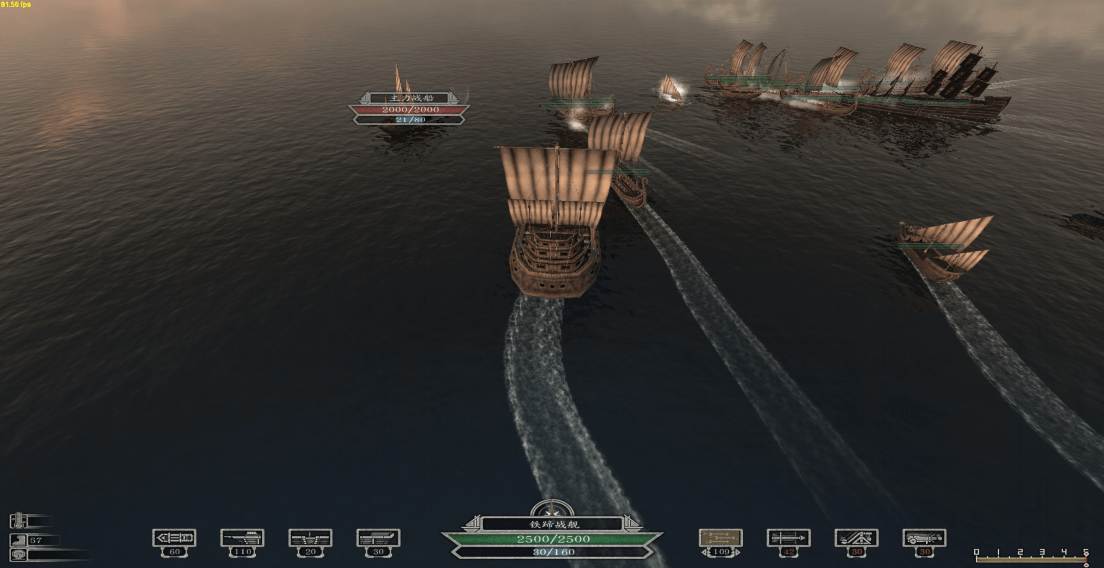Activate the weapon icon with count 20

(310, 538)
